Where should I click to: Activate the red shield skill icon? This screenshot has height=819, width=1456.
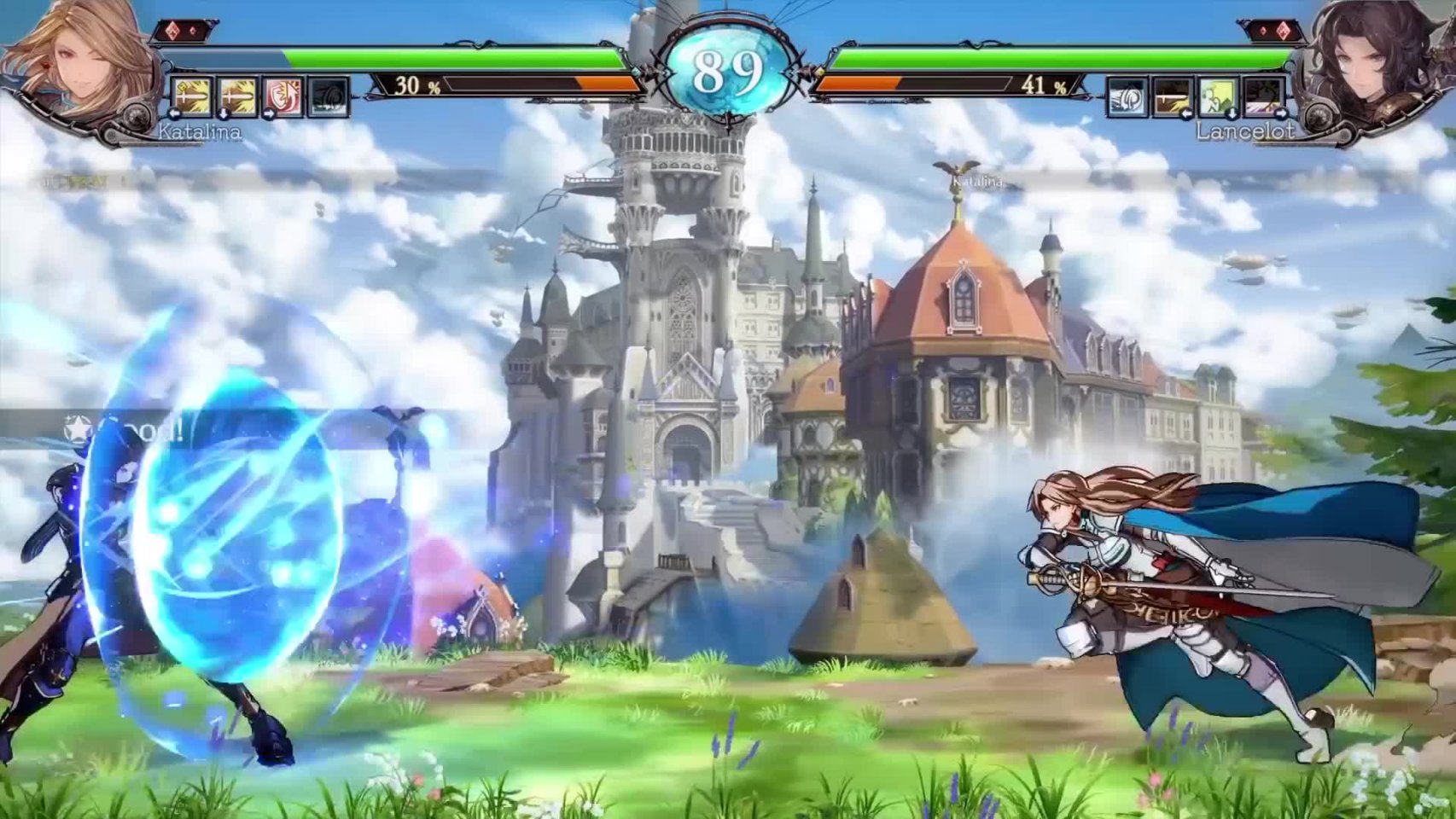pos(282,96)
